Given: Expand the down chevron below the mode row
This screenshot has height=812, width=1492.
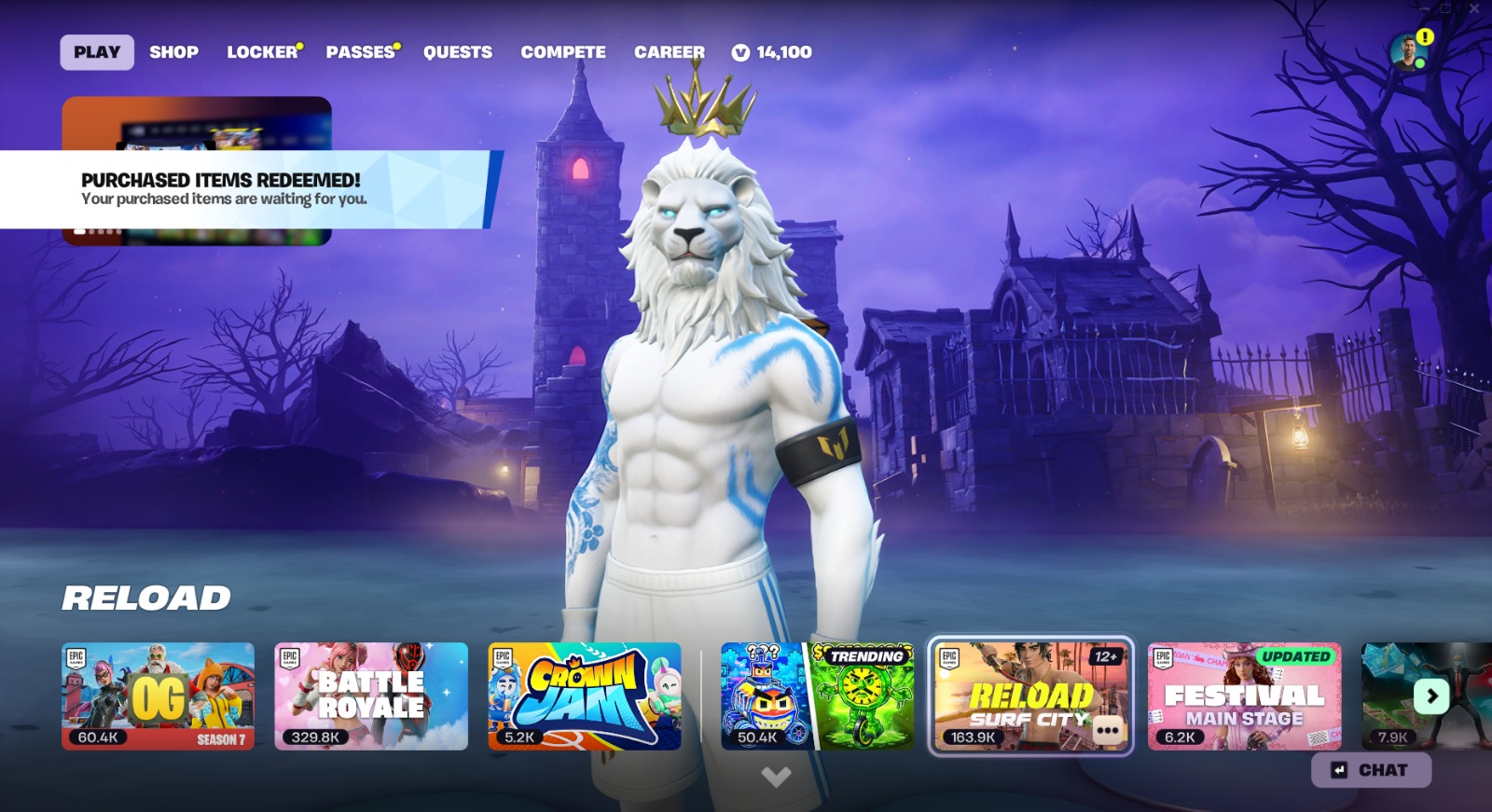Looking at the screenshot, I should 776,776.
